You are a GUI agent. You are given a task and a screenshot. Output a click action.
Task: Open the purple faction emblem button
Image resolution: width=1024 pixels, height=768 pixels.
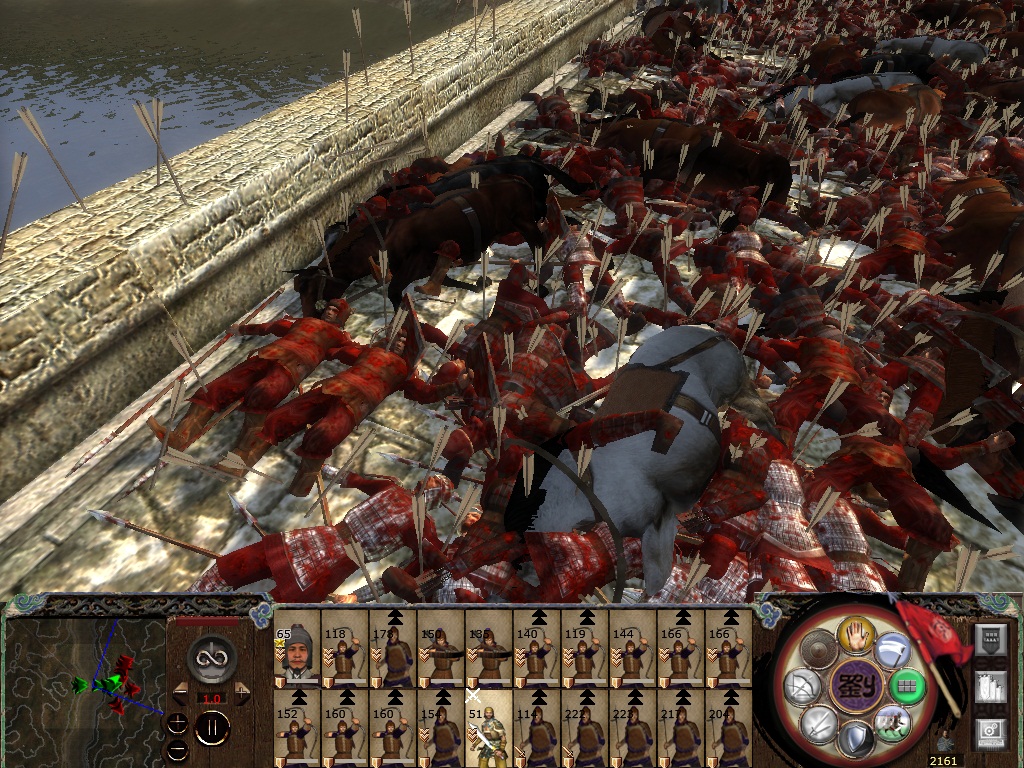(855, 686)
